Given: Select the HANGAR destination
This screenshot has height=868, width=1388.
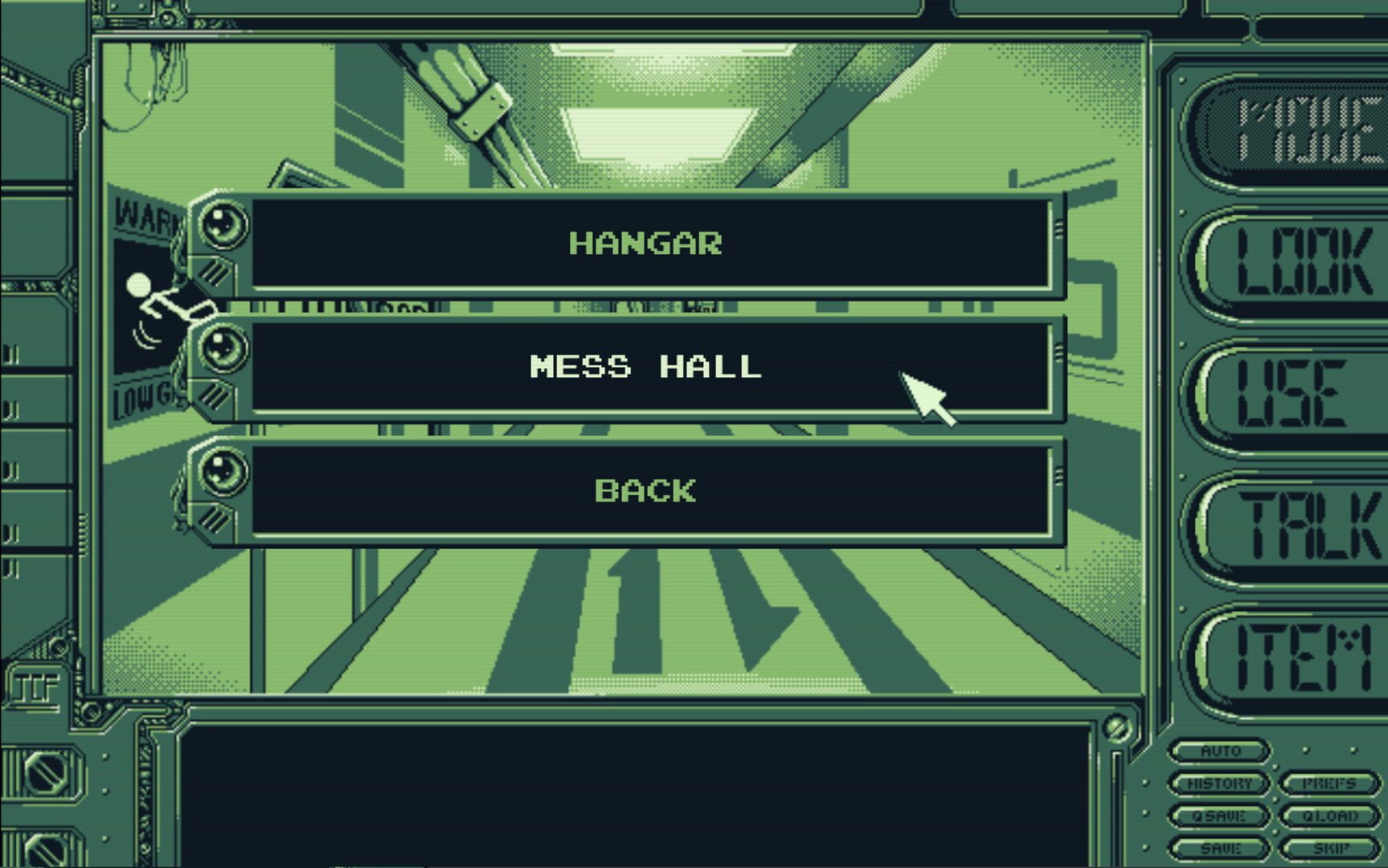Looking at the screenshot, I should (x=649, y=243).
